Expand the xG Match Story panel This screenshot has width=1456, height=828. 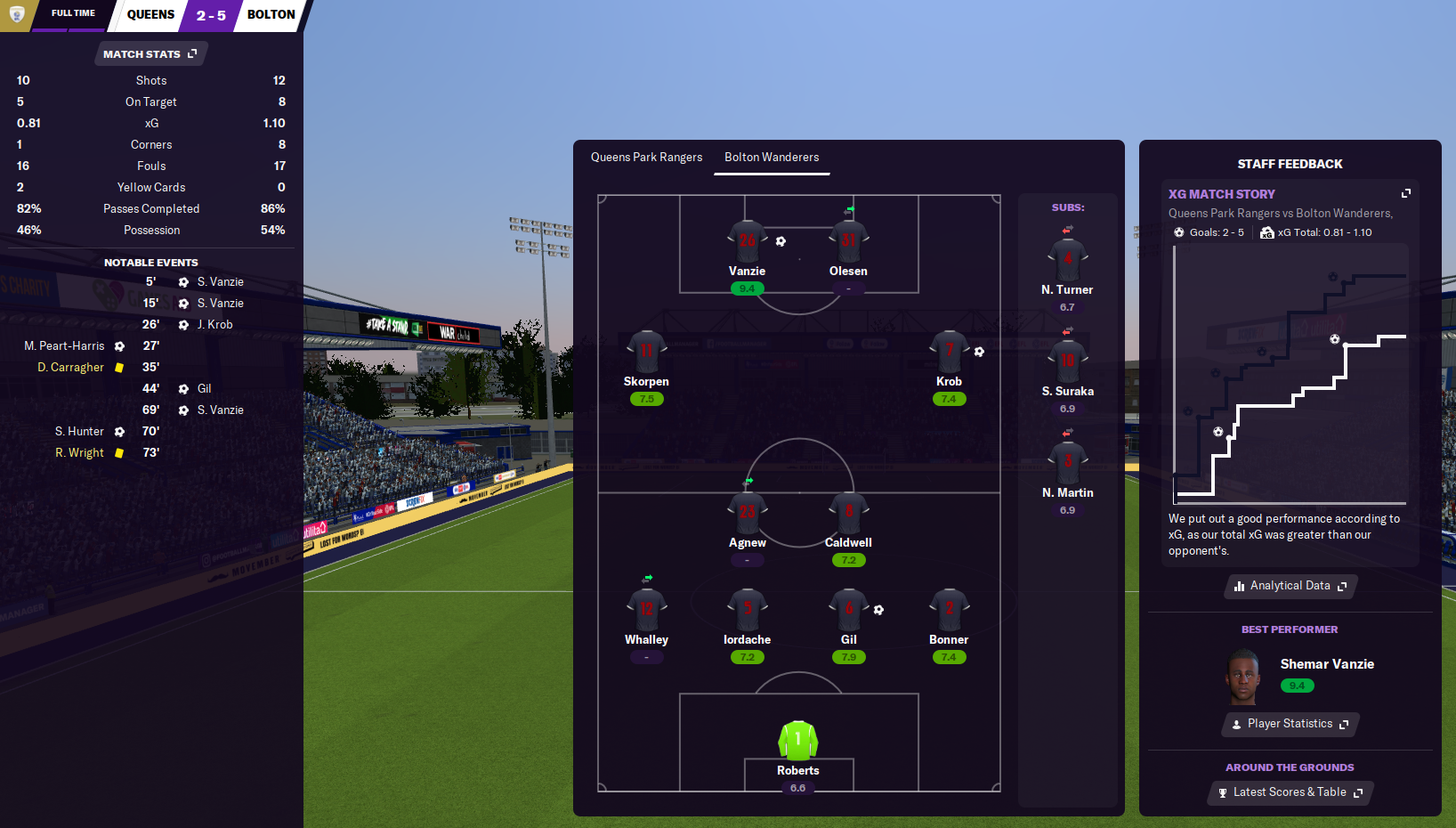pos(1406,193)
